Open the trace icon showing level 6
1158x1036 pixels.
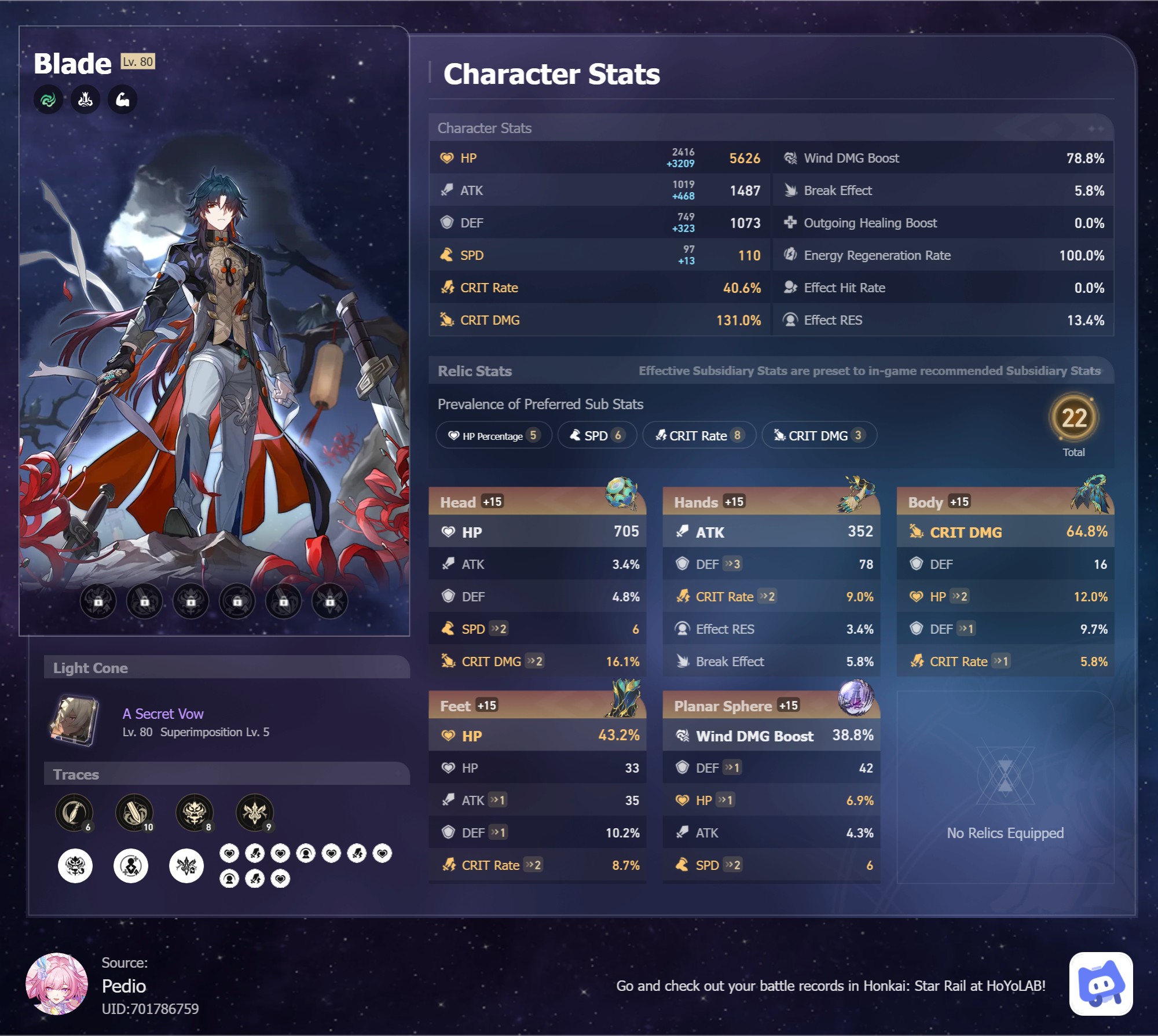coord(74,812)
